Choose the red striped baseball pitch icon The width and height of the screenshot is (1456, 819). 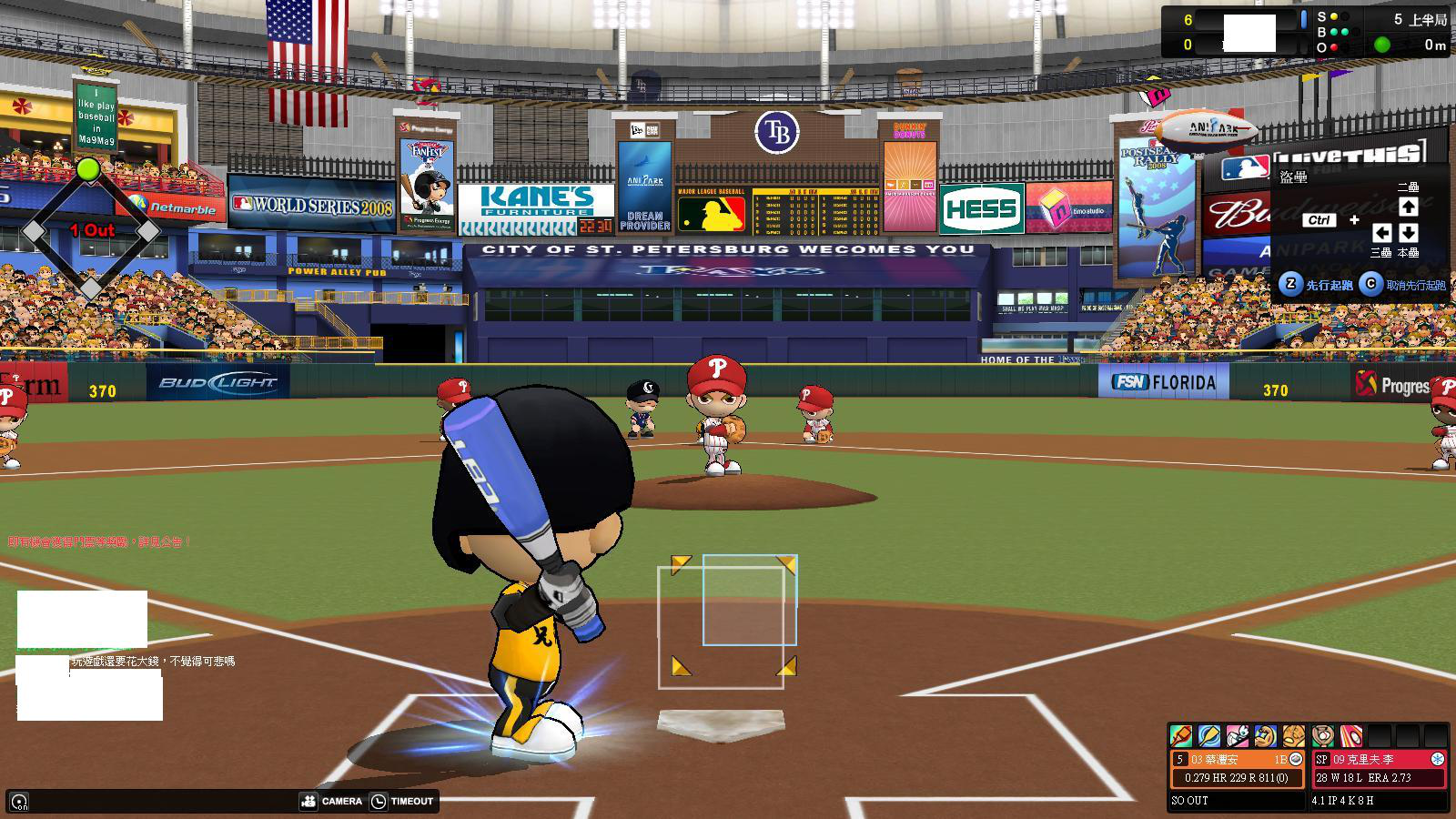pyautogui.click(x=1351, y=735)
